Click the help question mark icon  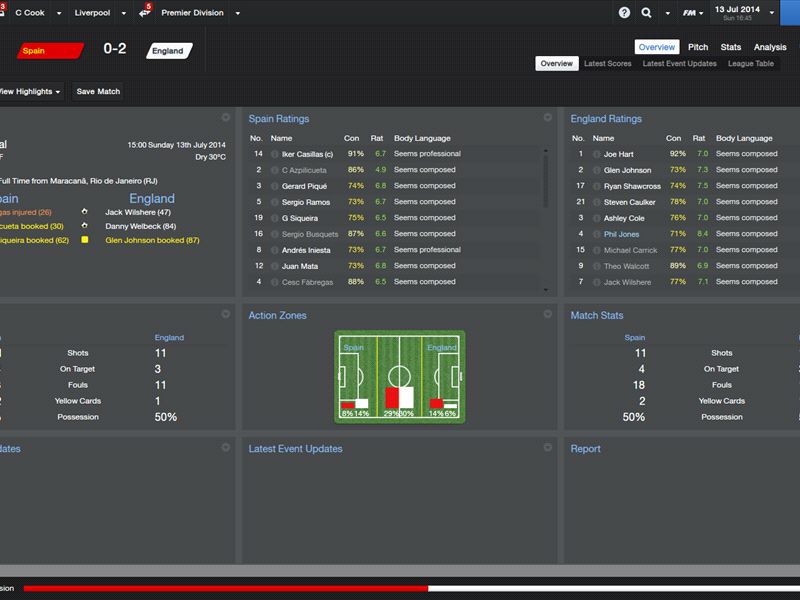coord(625,13)
